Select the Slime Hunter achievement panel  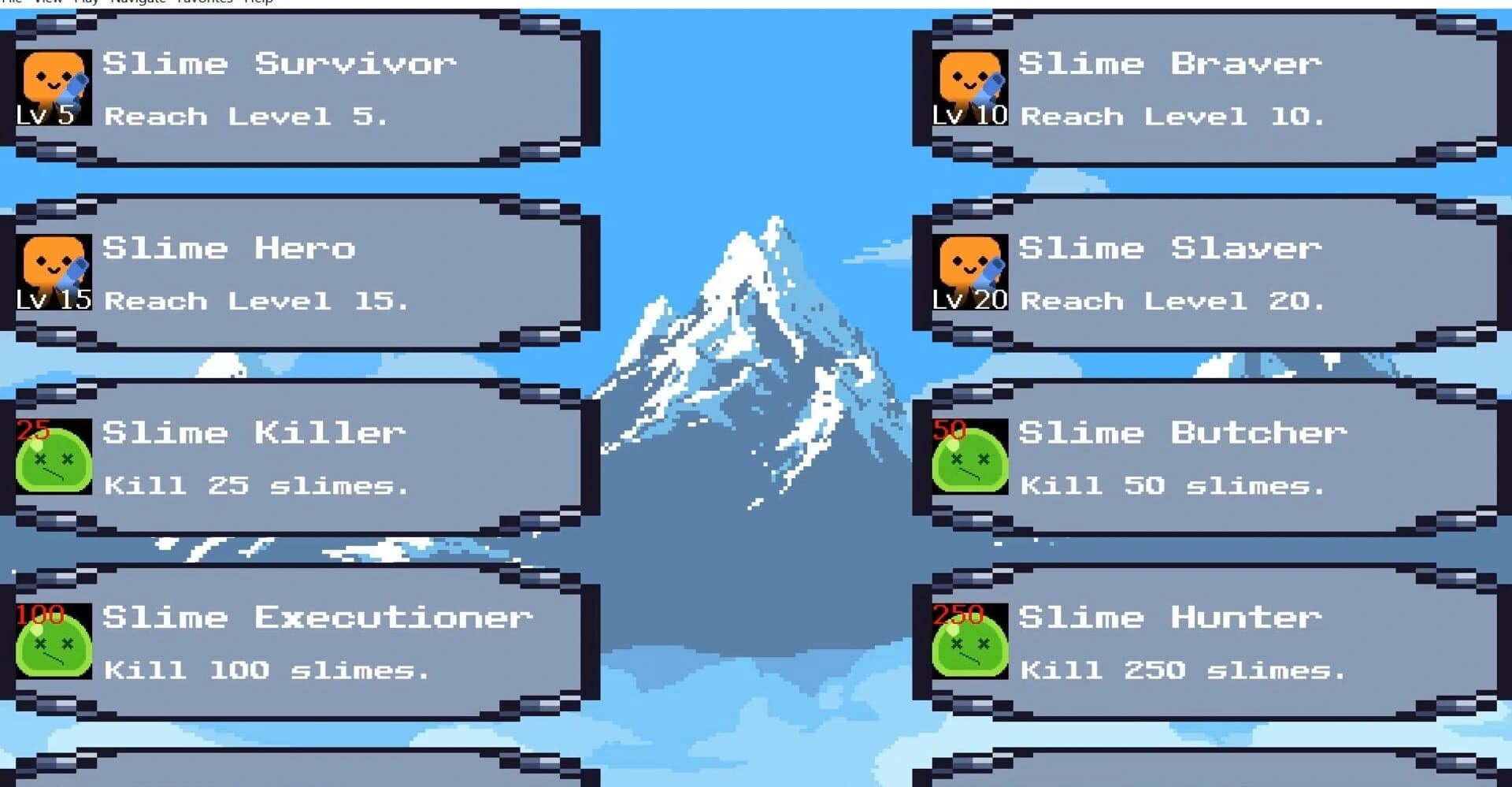(x=1205, y=642)
